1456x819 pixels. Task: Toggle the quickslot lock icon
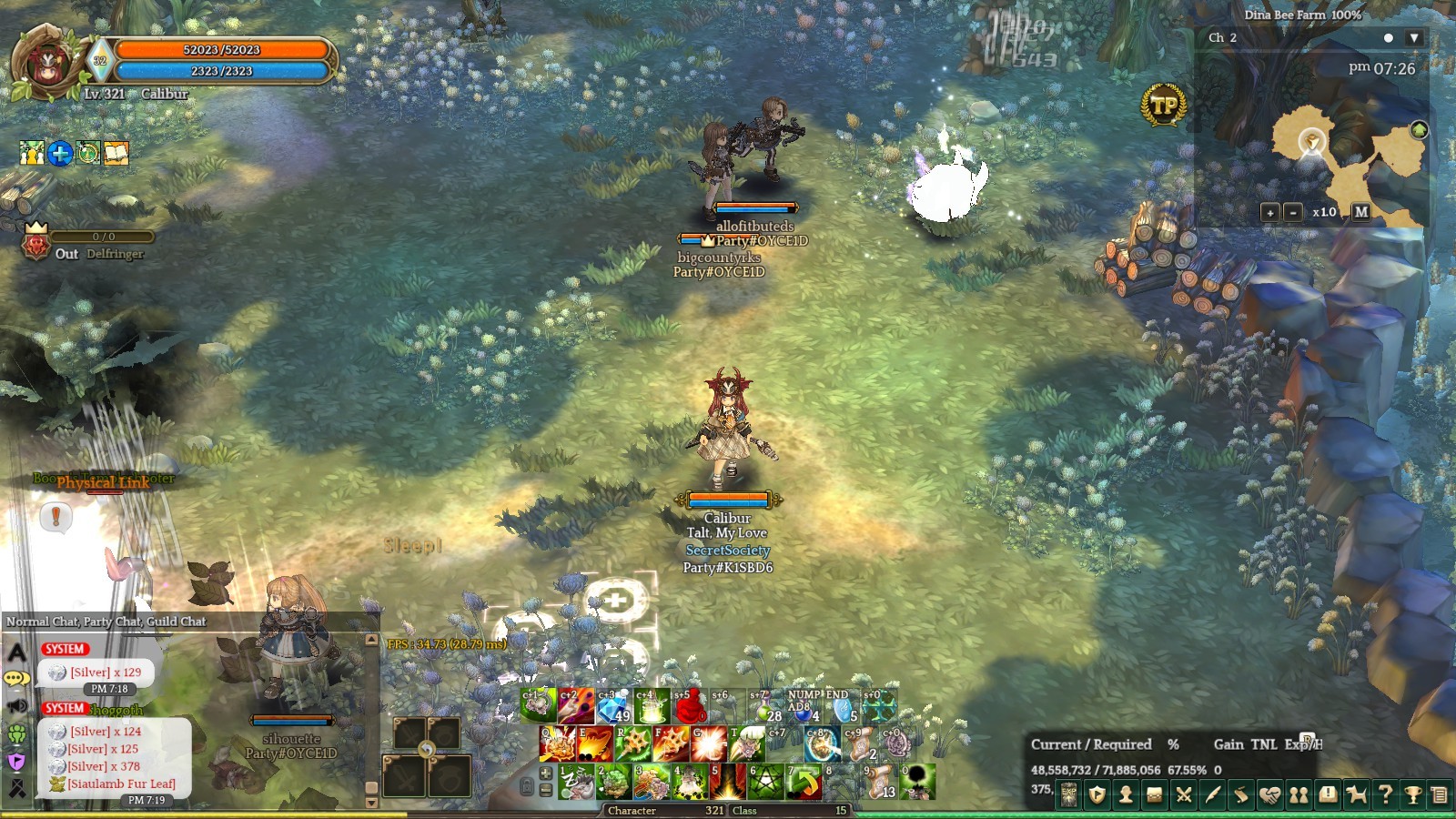(x=527, y=785)
